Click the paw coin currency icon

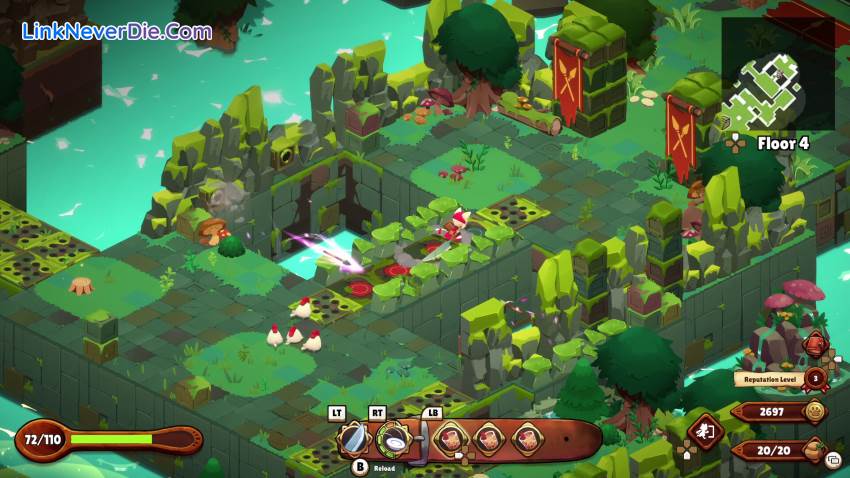816,411
